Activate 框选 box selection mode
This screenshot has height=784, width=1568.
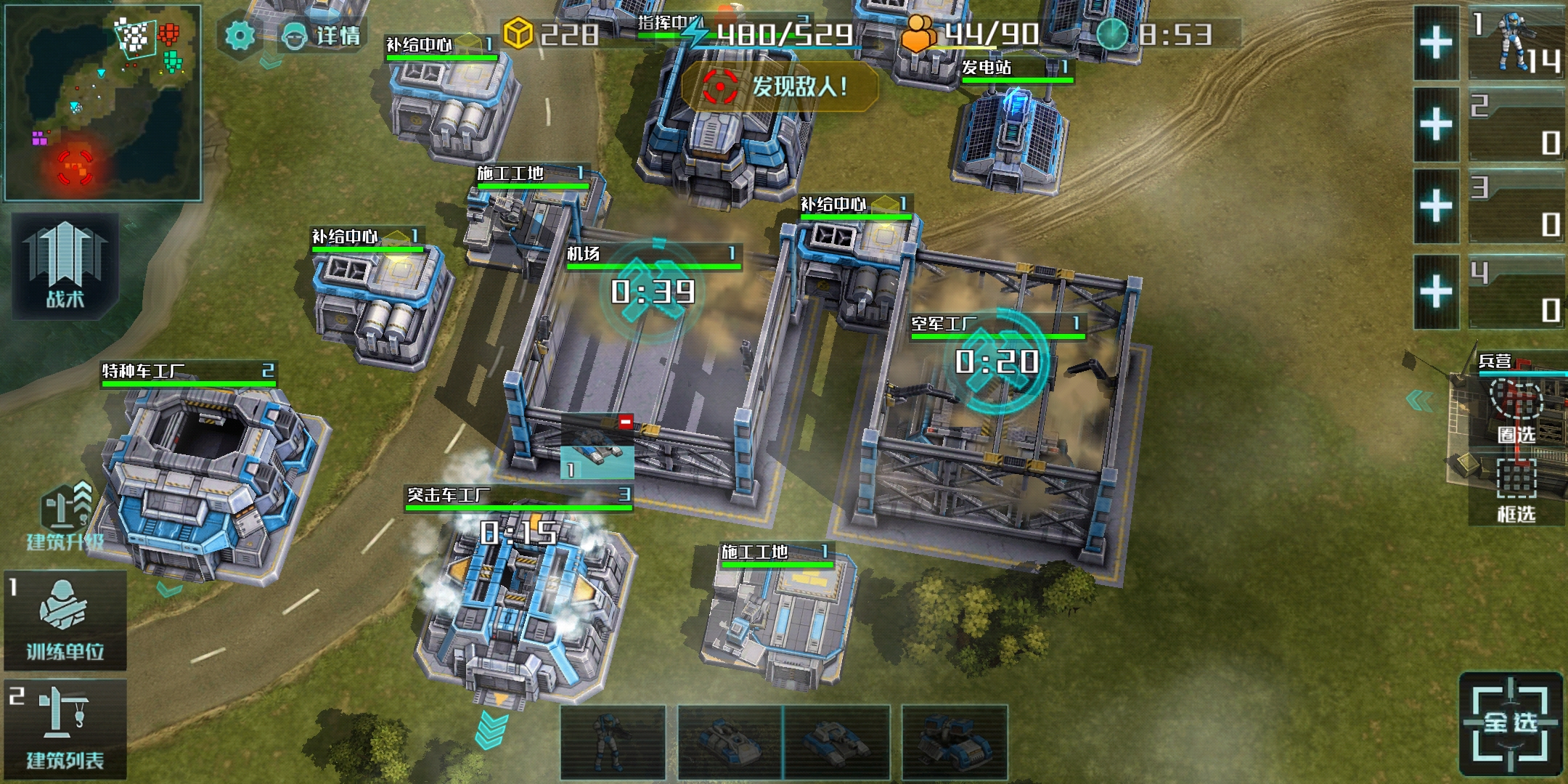[x=1516, y=490]
